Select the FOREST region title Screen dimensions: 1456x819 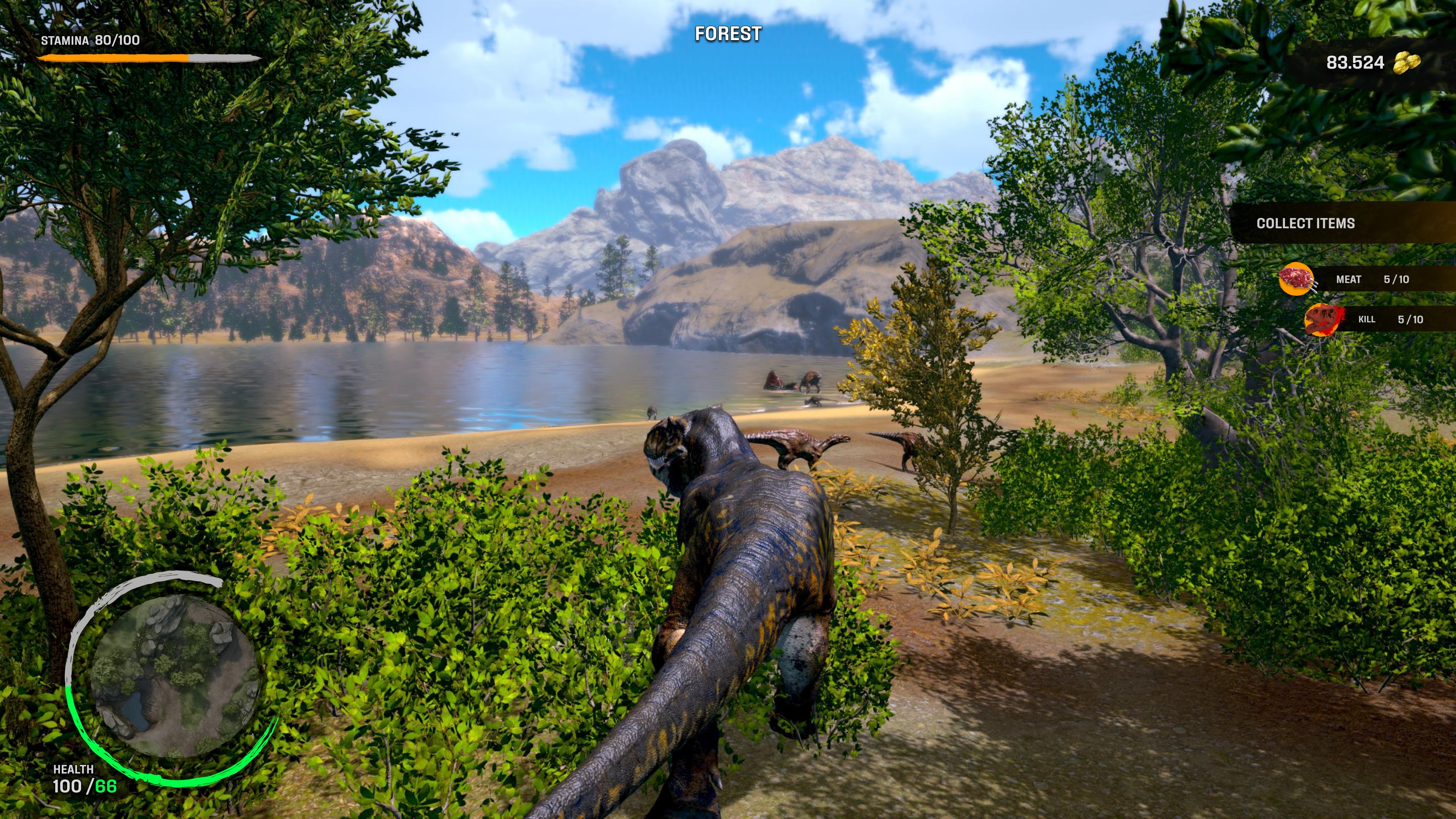tap(728, 34)
